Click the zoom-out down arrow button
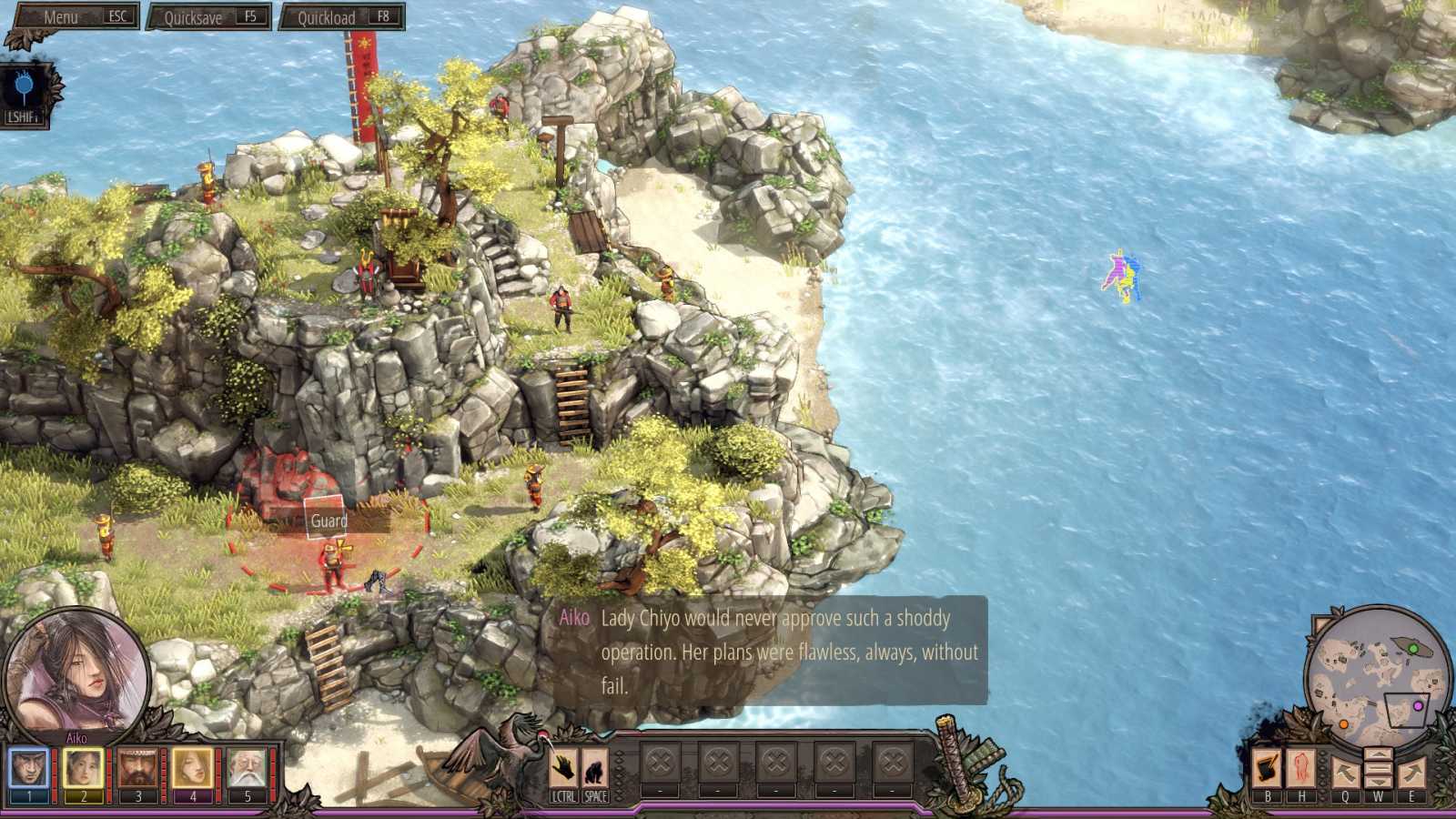This screenshot has width=1456, height=819. [x=1379, y=780]
